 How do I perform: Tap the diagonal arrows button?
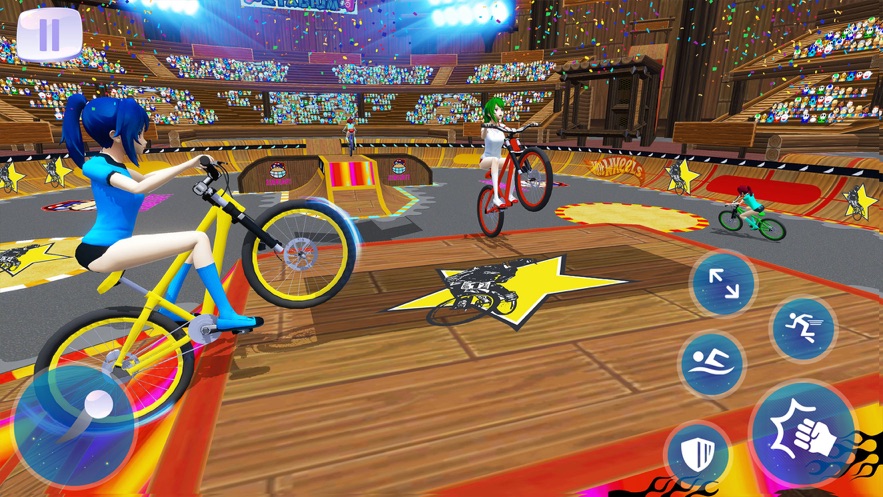pos(723,283)
